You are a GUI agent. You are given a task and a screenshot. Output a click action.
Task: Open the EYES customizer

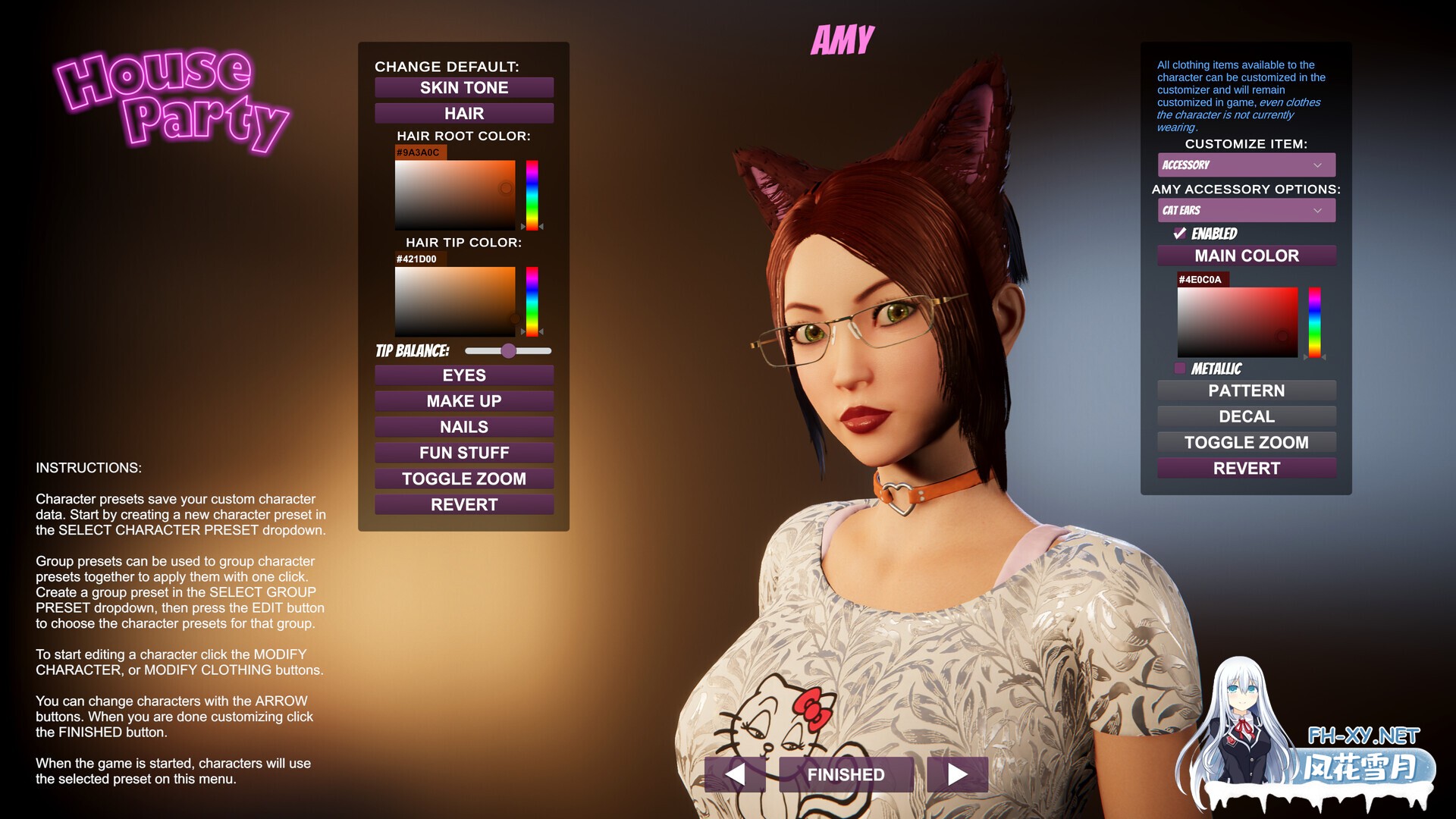[464, 375]
